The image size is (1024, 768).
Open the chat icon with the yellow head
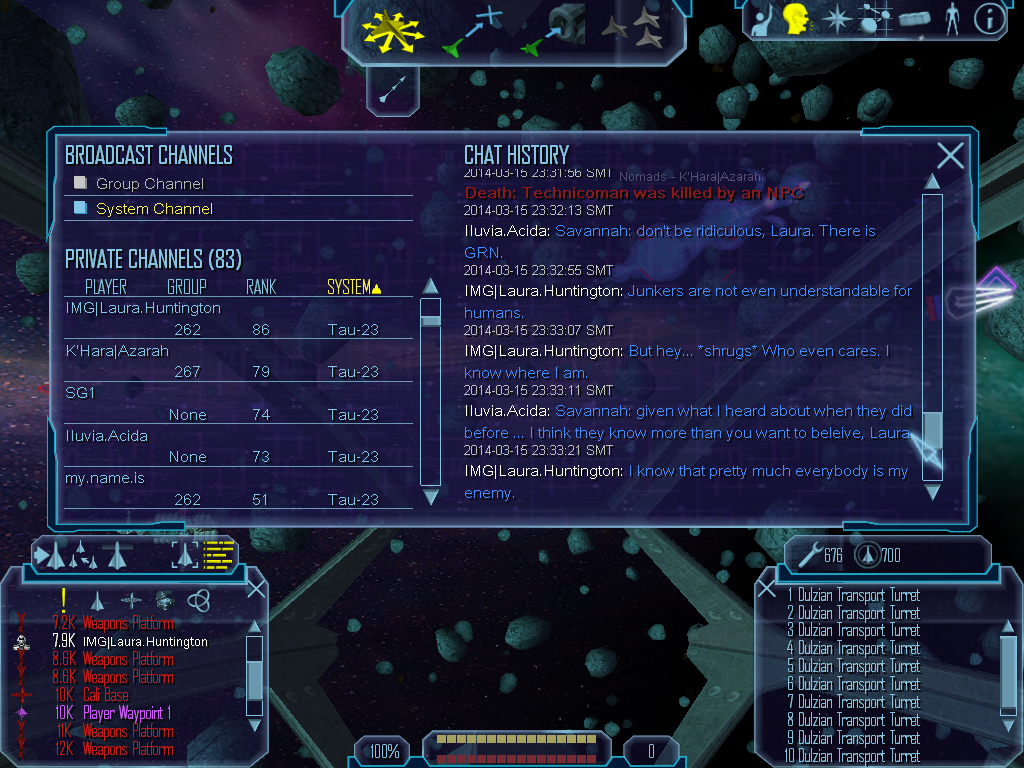[796, 20]
